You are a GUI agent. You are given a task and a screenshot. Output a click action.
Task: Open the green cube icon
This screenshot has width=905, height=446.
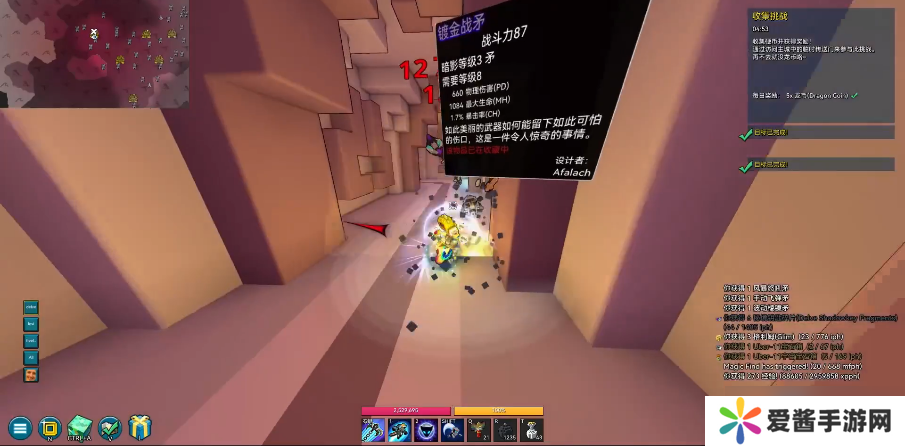pos(80,427)
